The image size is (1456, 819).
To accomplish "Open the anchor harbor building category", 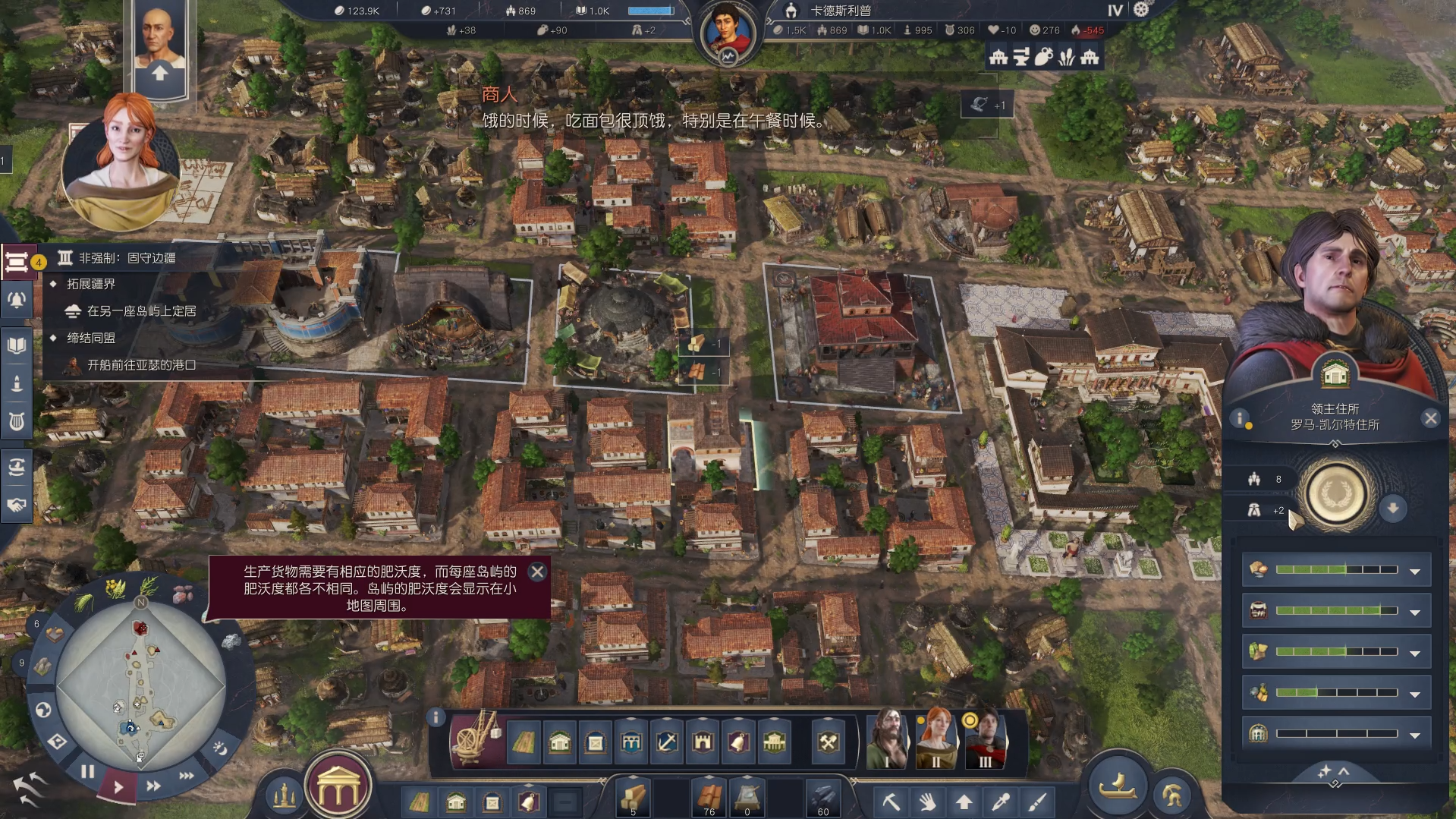I will point(667,742).
